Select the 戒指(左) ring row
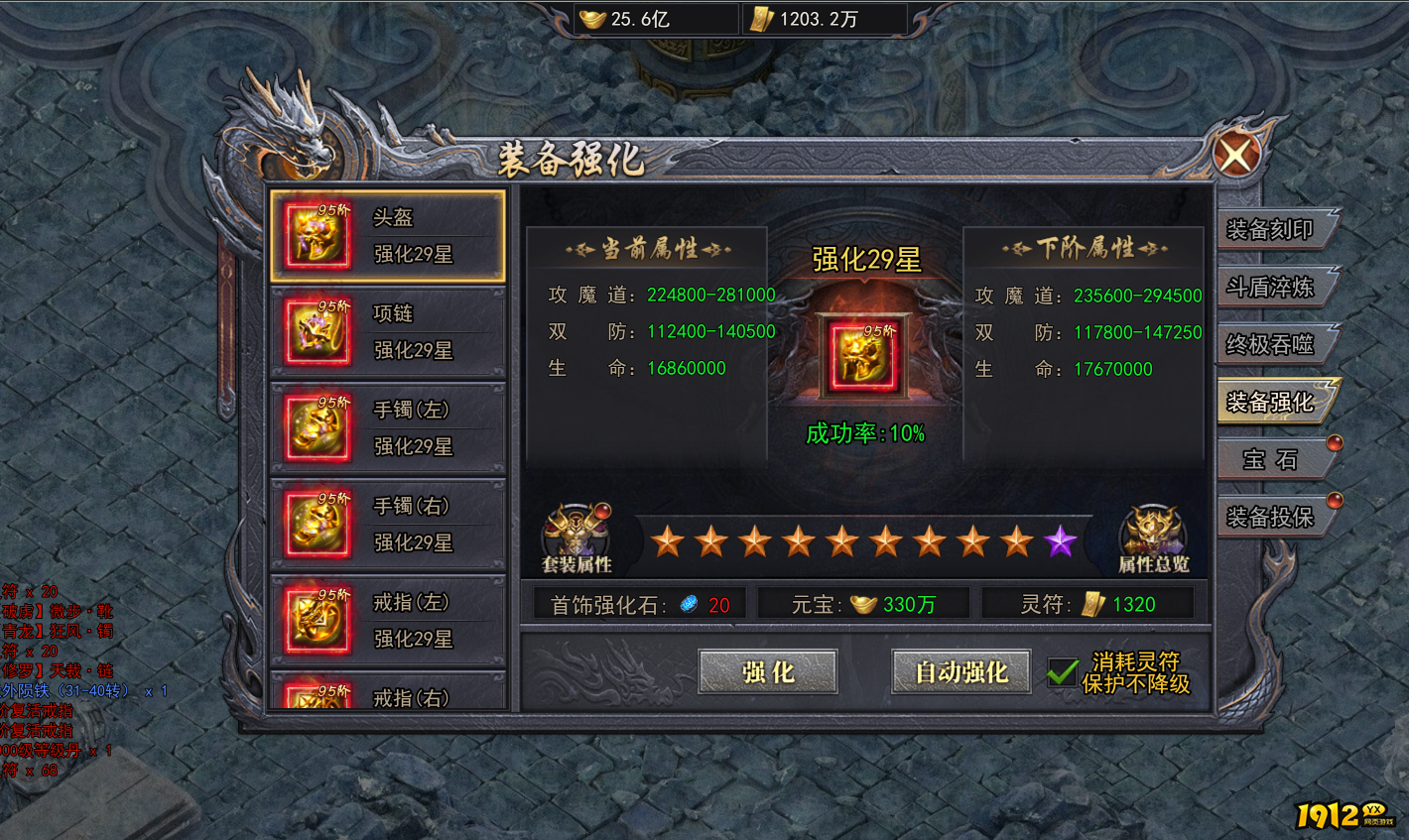This screenshot has width=1409, height=840. coord(388,621)
